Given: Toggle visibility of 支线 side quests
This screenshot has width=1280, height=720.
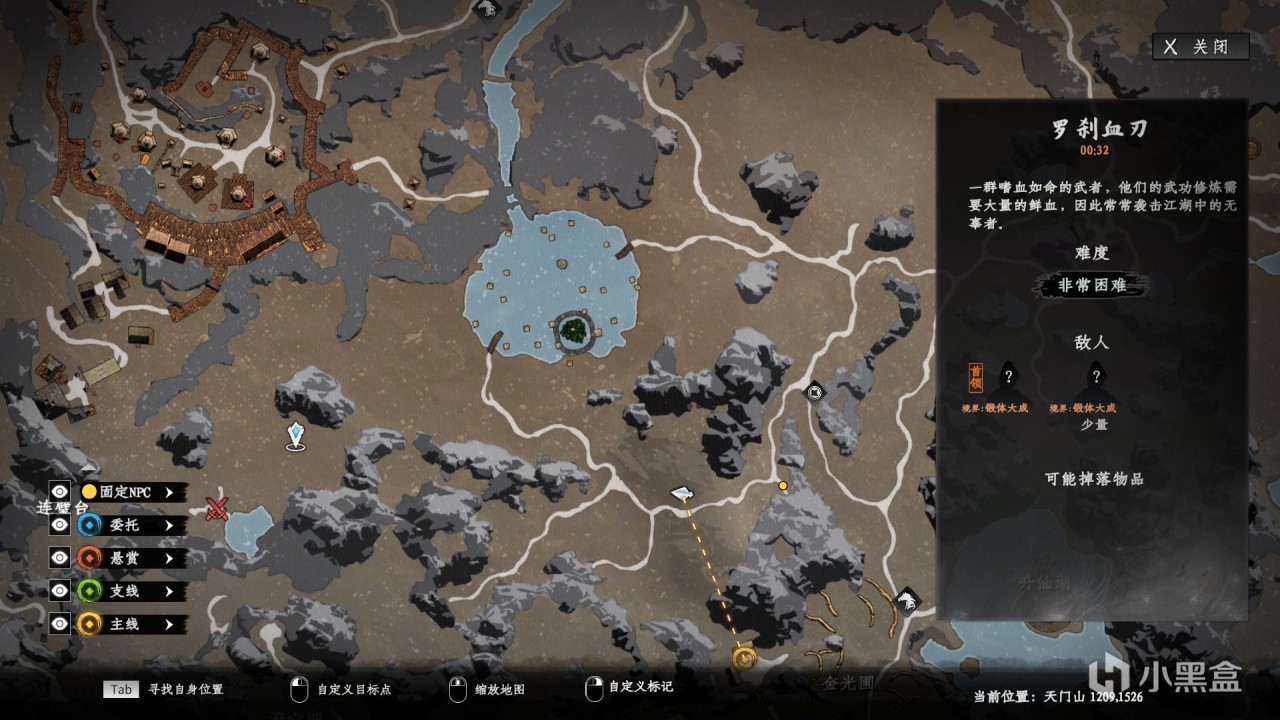Looking at the screenshot, I should pos(60,591).
